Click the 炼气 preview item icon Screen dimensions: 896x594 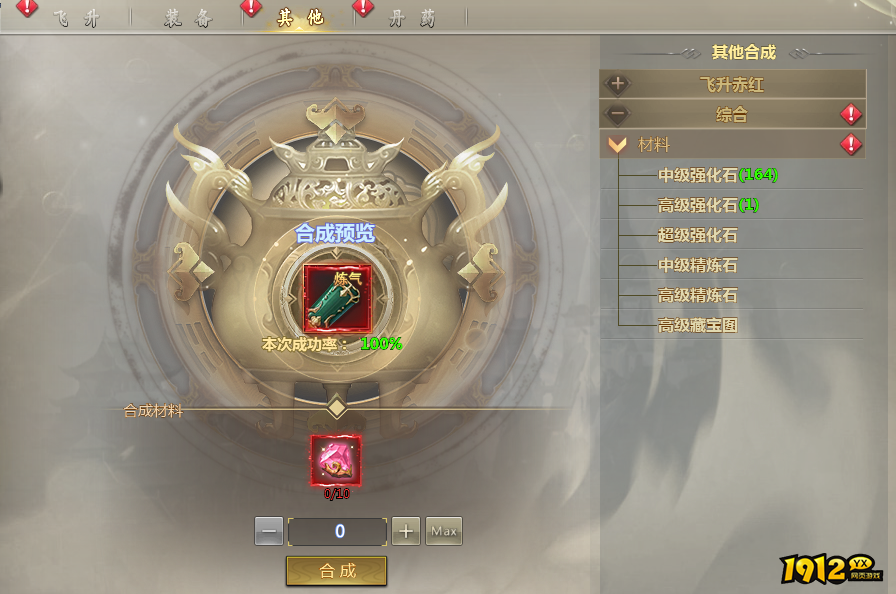[337, 296]
